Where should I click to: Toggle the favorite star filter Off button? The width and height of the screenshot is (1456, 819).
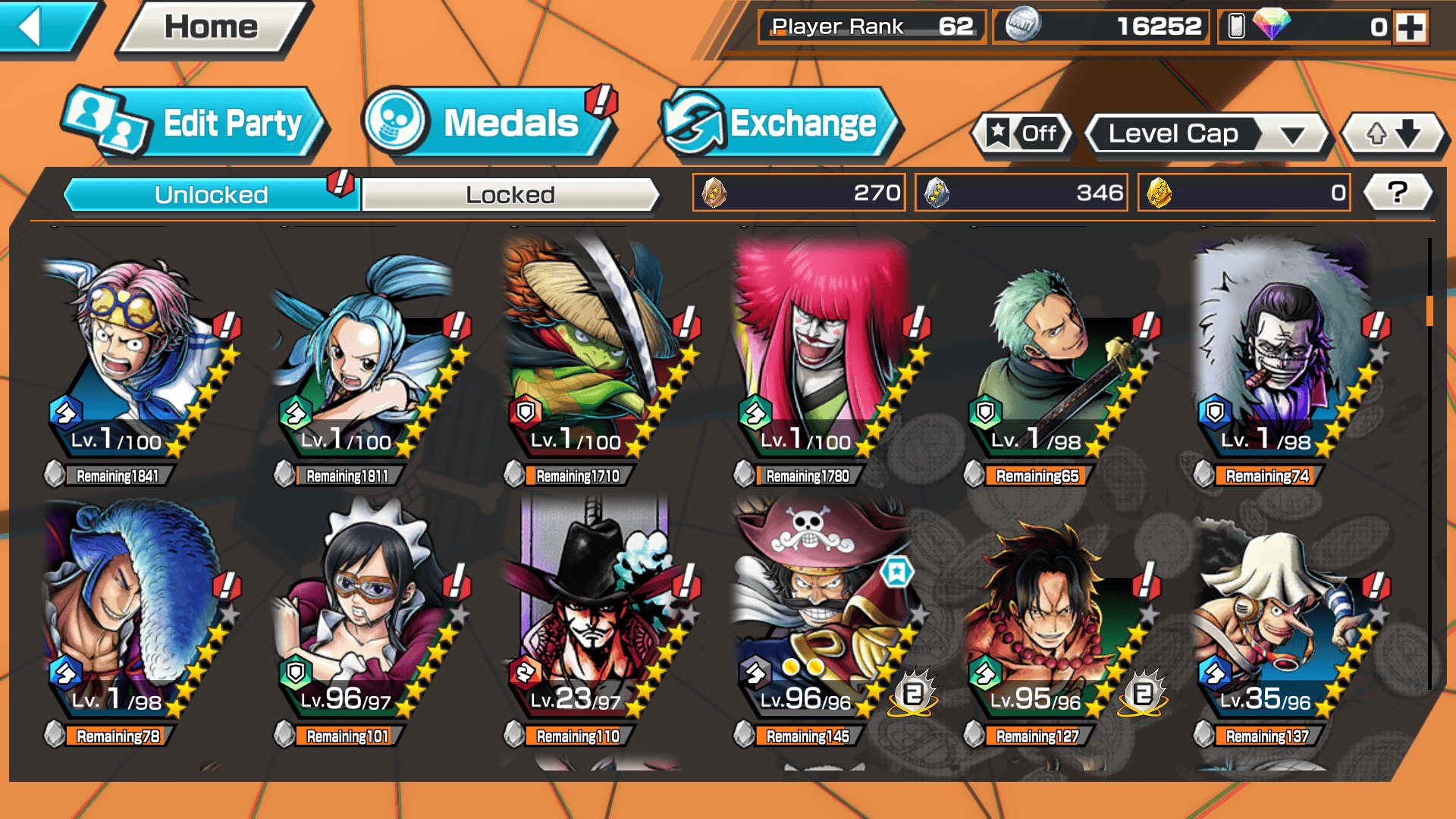[x=1022, y=134]
